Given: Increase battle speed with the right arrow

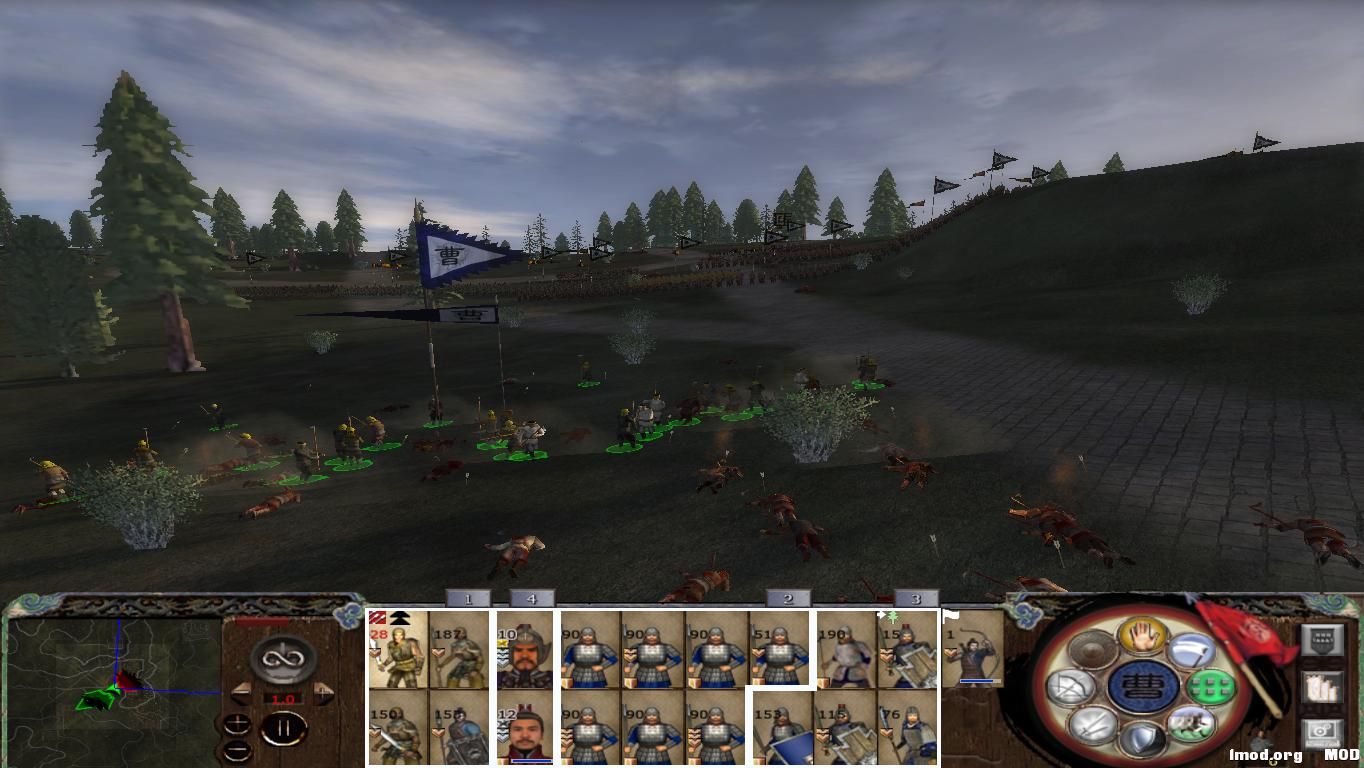Looking at the screenshot, I should pos(325,691).
